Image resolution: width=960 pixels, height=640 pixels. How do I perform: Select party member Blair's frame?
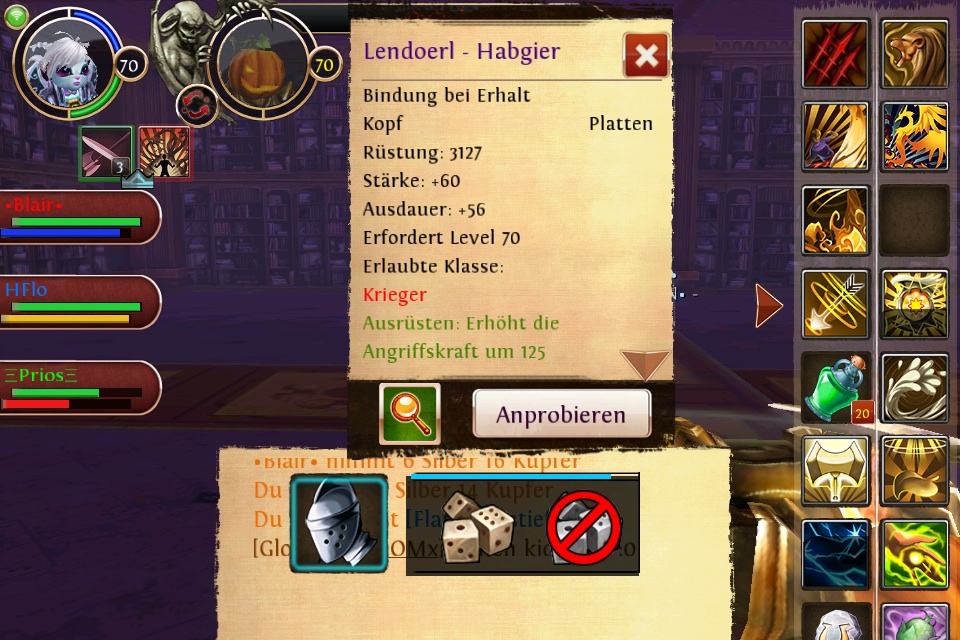[x=78, y=218]
